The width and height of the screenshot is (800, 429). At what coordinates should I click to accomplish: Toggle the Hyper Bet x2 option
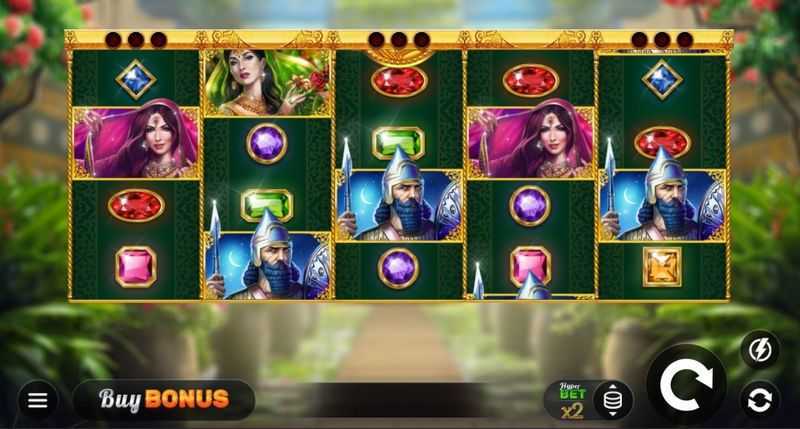coord(572,400)
